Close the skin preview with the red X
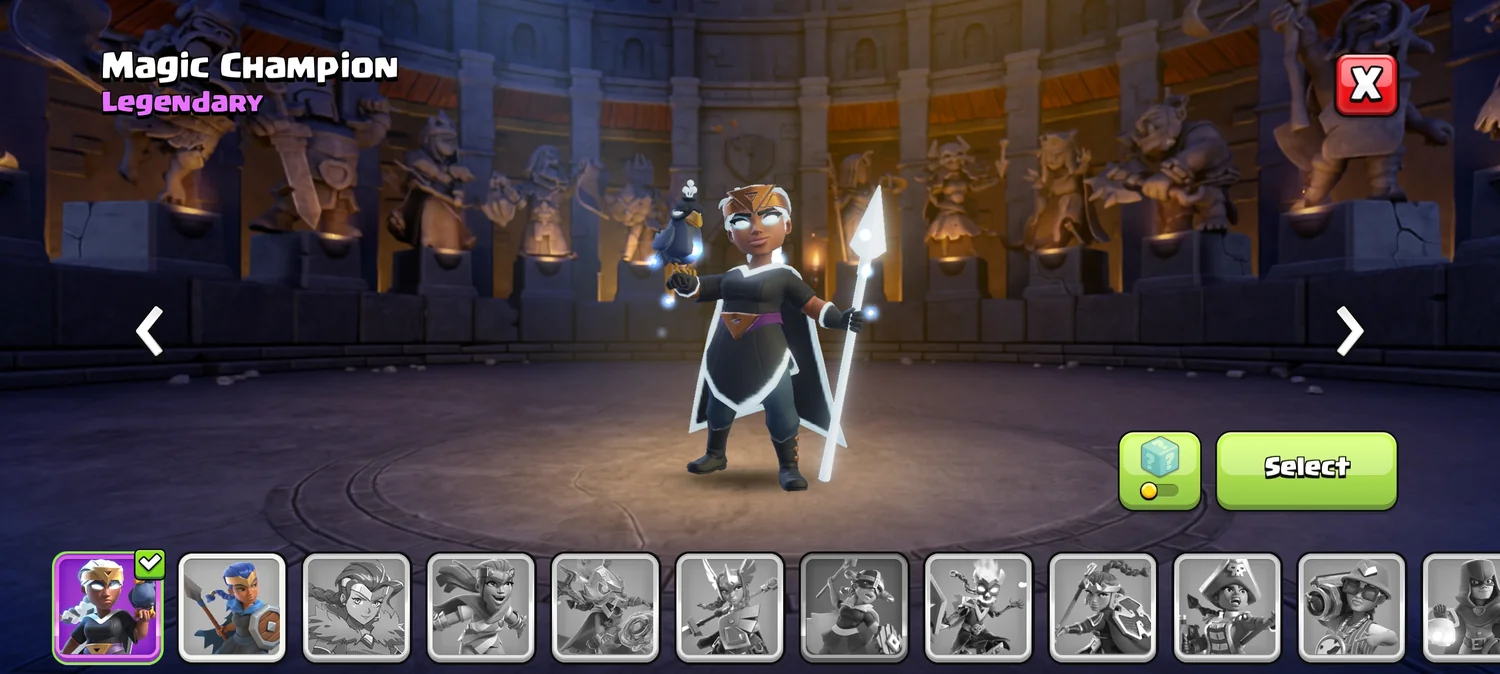This screenshot has height=674, width=1500. [x=1366, y=85]
